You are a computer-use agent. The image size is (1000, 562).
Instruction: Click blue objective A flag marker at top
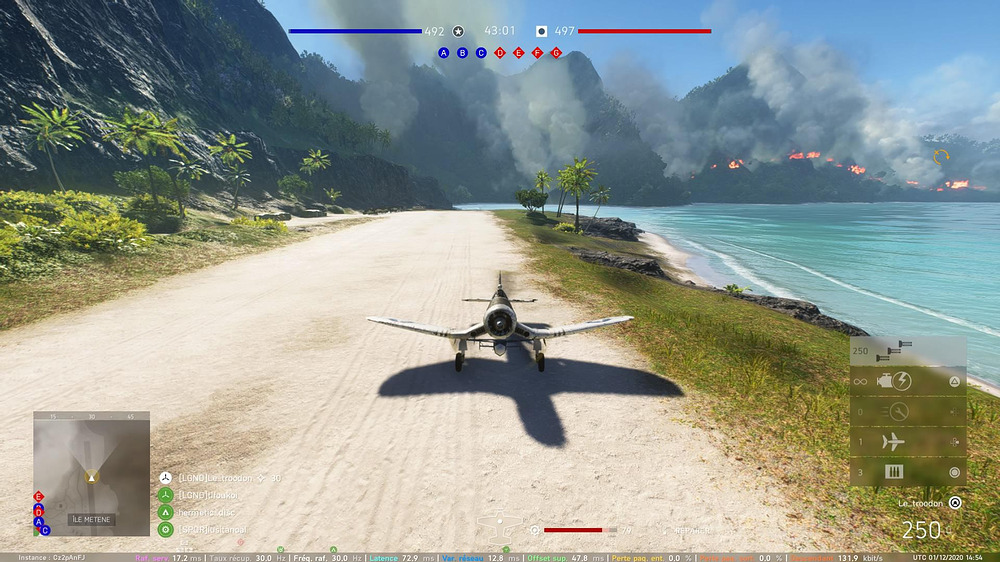[443, 52]
